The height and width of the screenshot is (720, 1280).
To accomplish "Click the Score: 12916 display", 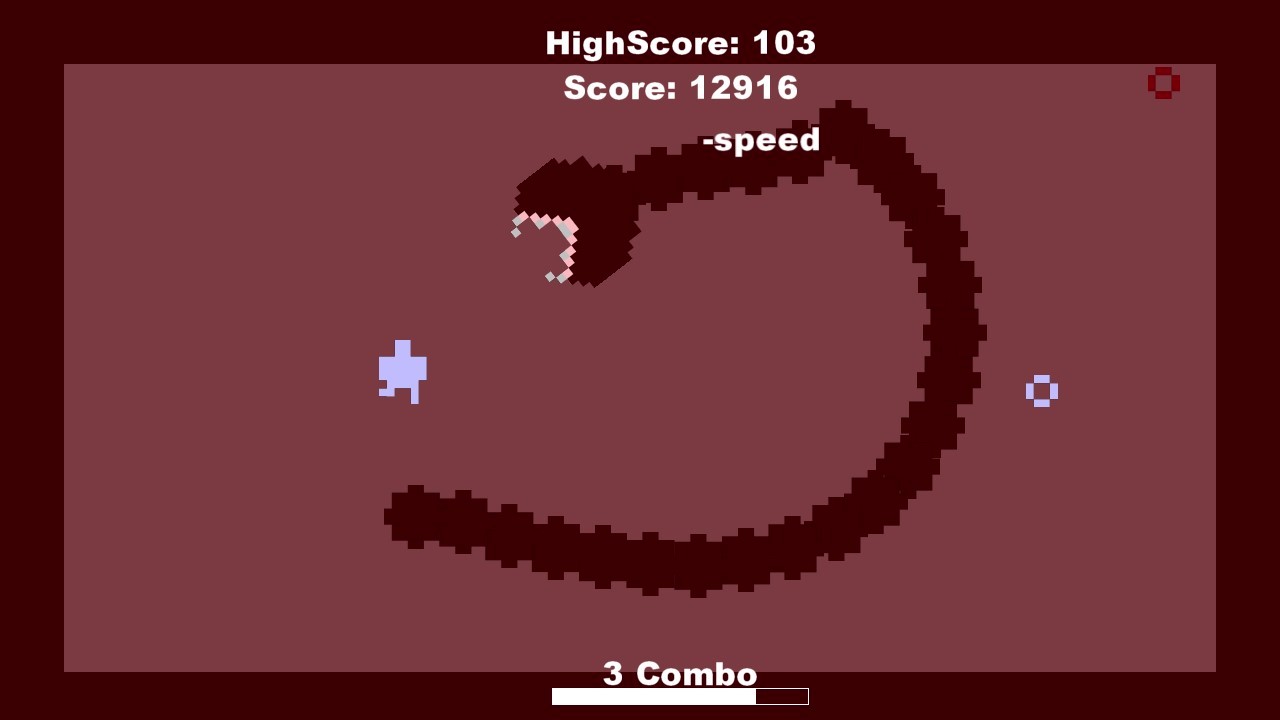I will (x=681, y=88).
